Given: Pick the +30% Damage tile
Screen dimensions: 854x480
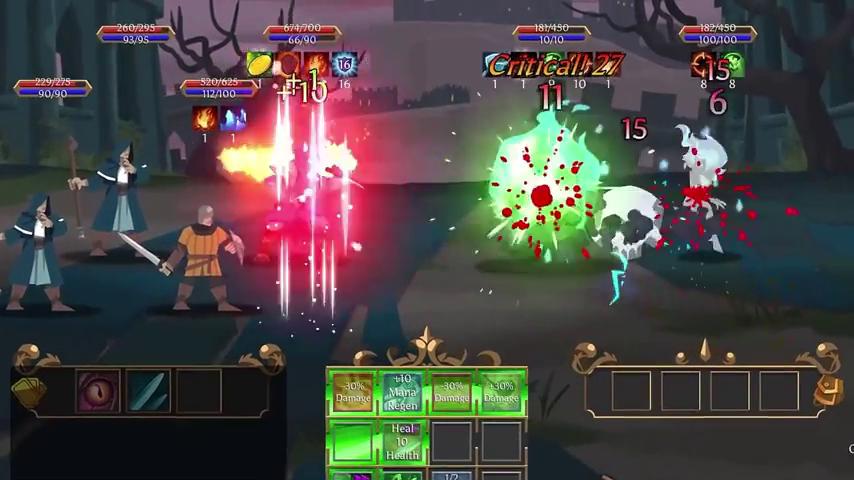Looking at the screenshot, I should tap(501, 392).
